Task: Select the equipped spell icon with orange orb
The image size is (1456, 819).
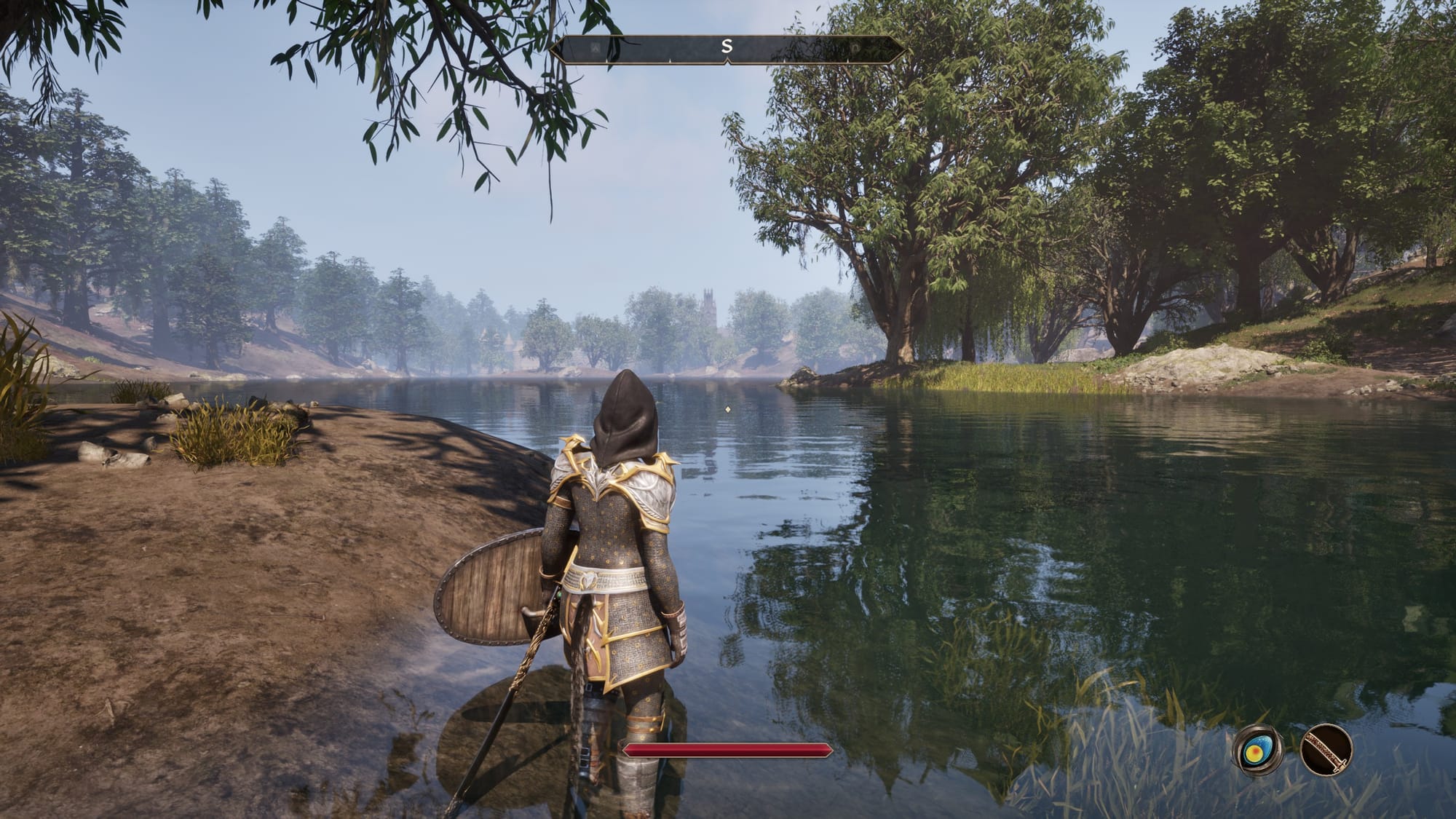Action: (1257, 751)
